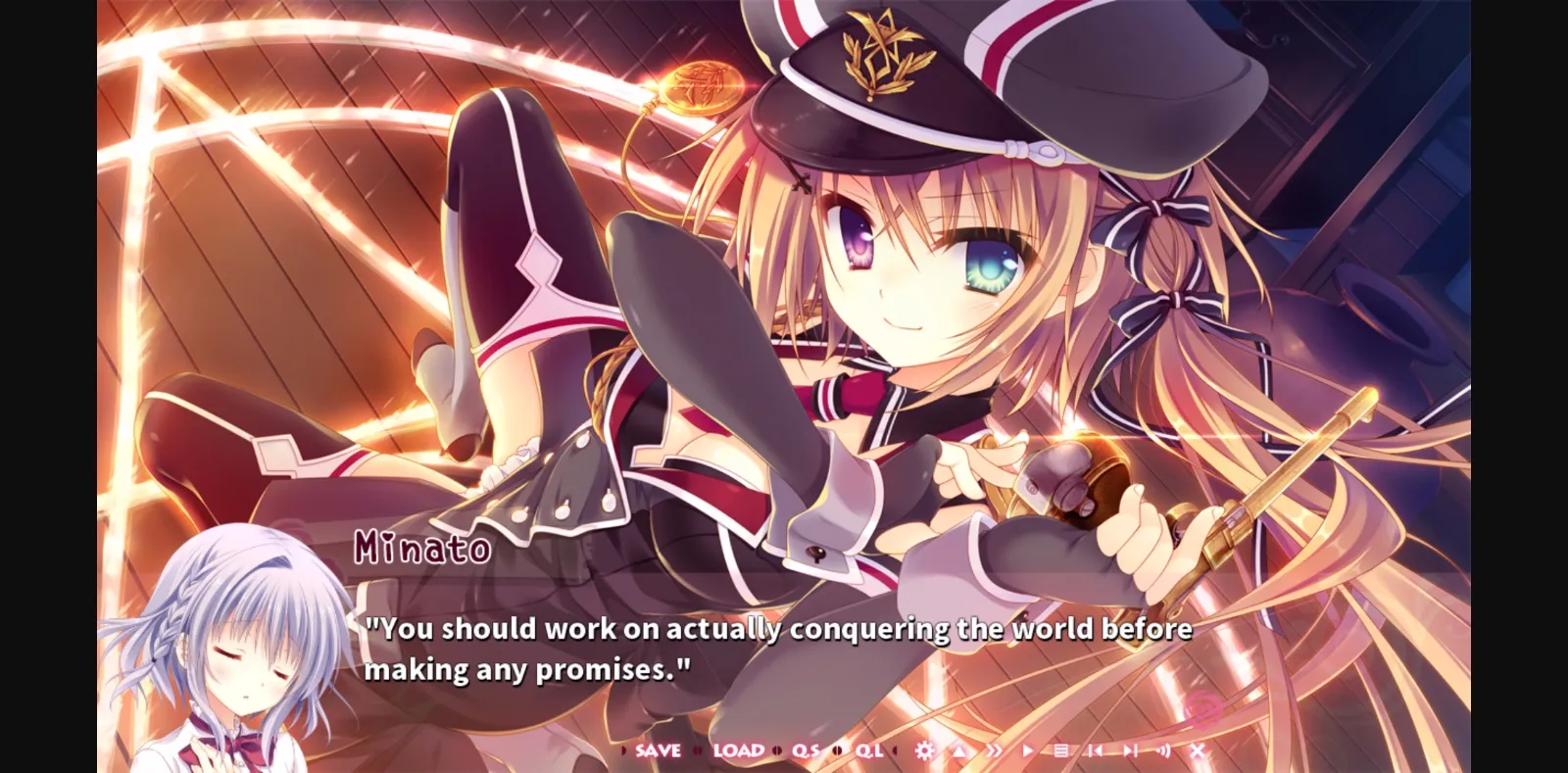Open the LOAD screen
This screenshot has height=773, width=1568.
pyautogui.click(x=739, y=750)
